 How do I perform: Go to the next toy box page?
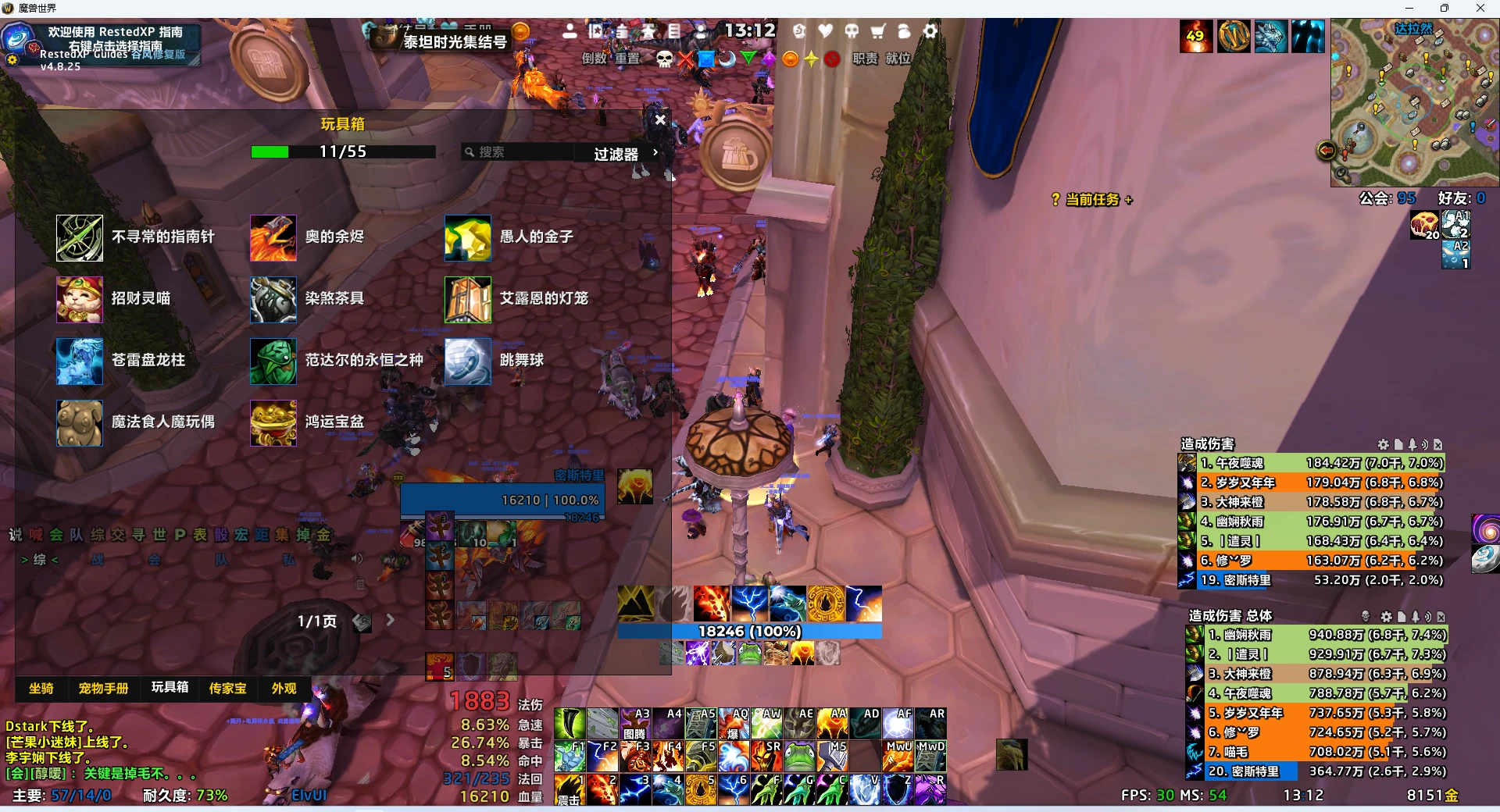tap(391, 620)
